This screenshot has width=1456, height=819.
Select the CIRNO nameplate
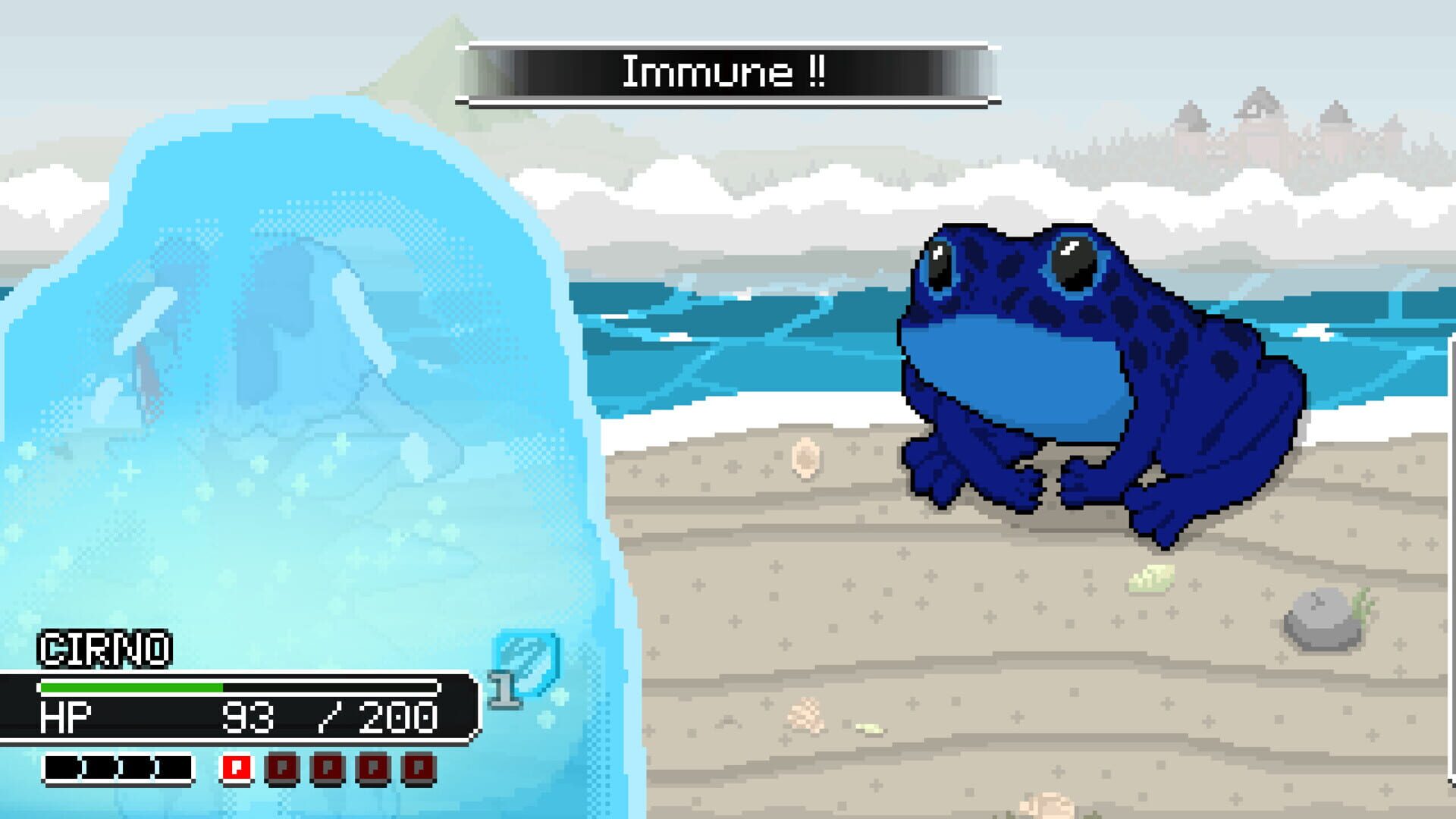point(106,651)
